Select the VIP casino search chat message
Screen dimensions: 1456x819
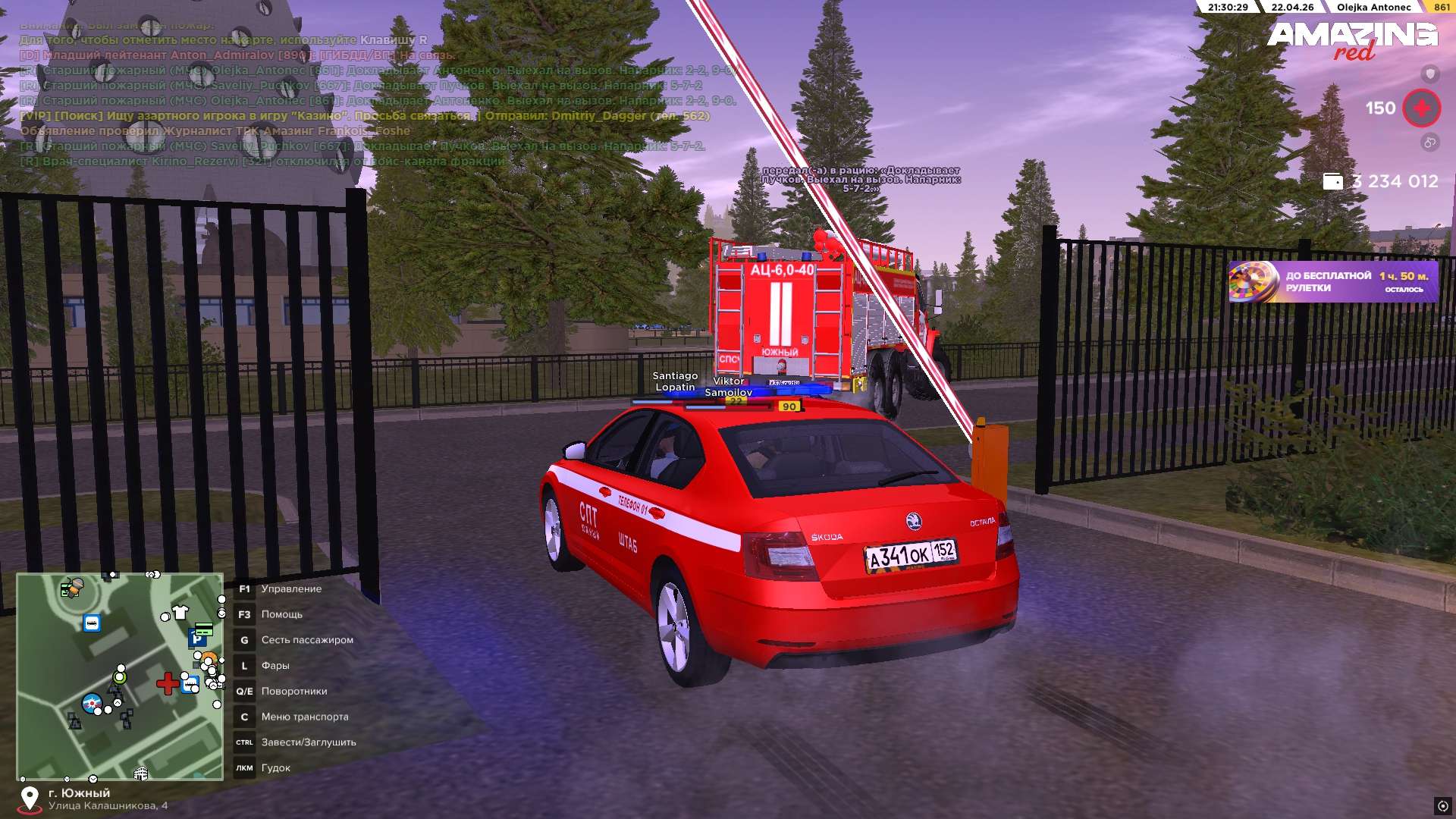(x=365, y=116)
